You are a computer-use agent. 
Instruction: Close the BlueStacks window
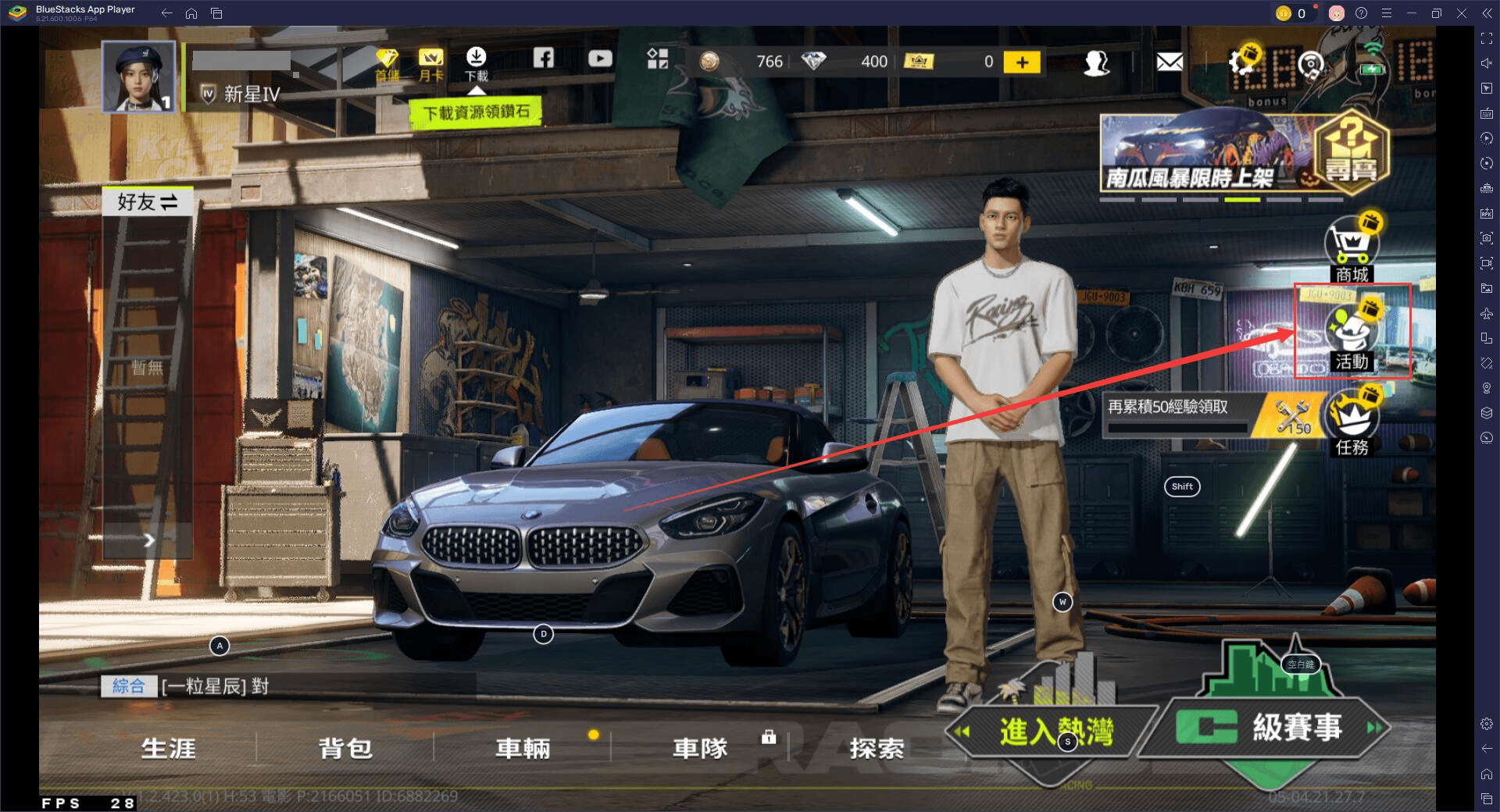pos(1461,13)
